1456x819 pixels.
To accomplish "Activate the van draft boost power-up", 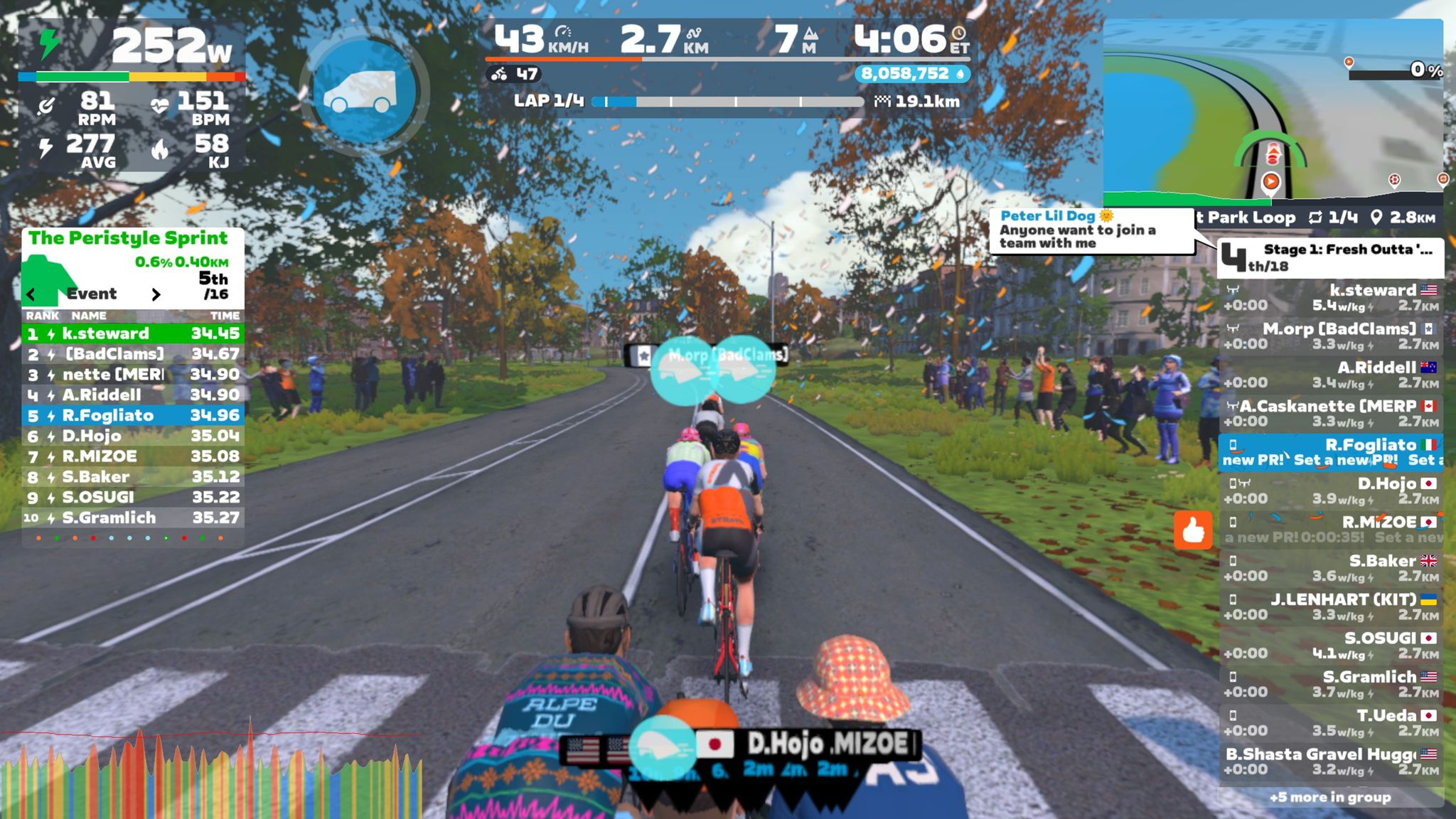I will click(364, 92).
